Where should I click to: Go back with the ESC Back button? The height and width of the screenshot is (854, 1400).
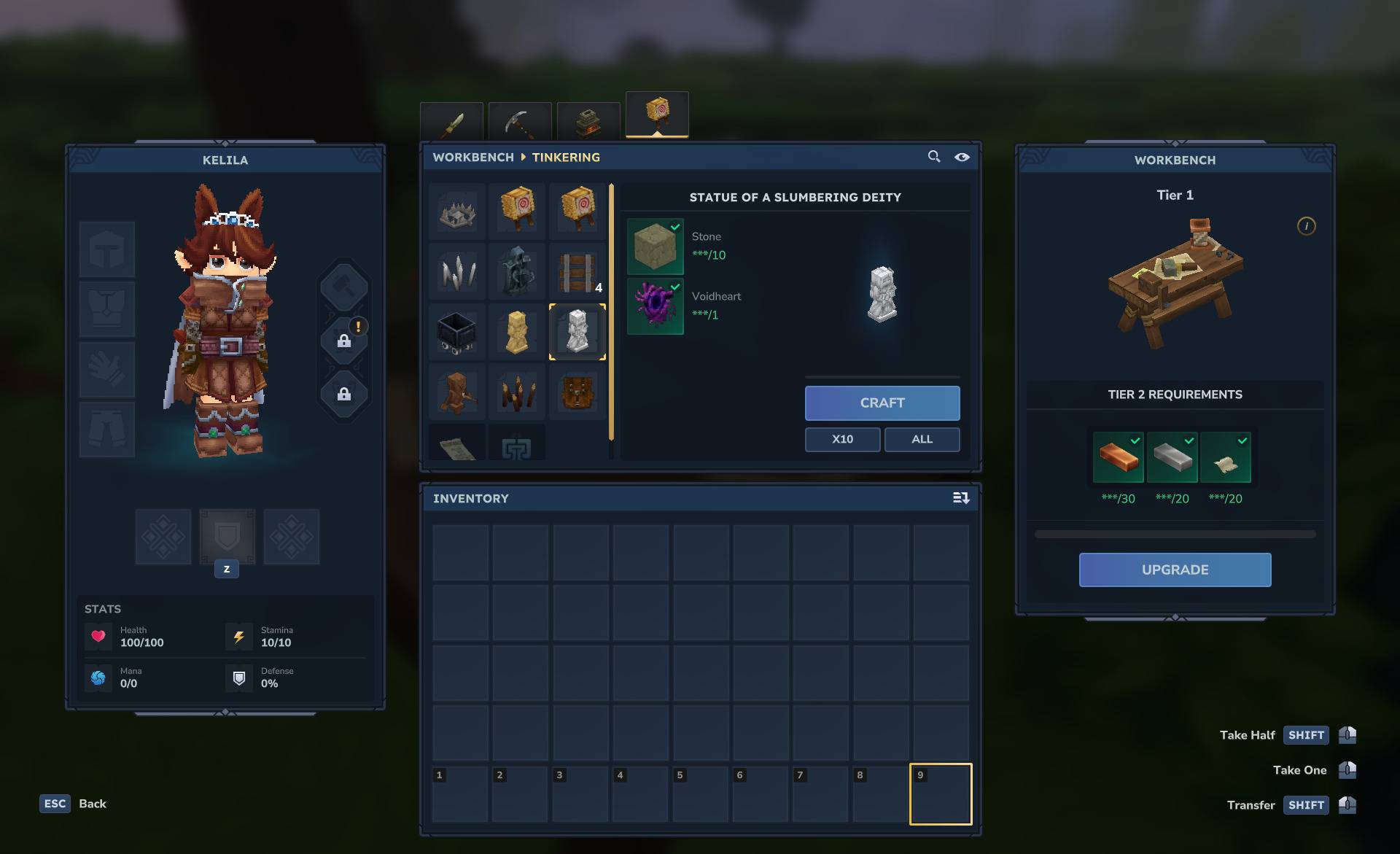73,804
